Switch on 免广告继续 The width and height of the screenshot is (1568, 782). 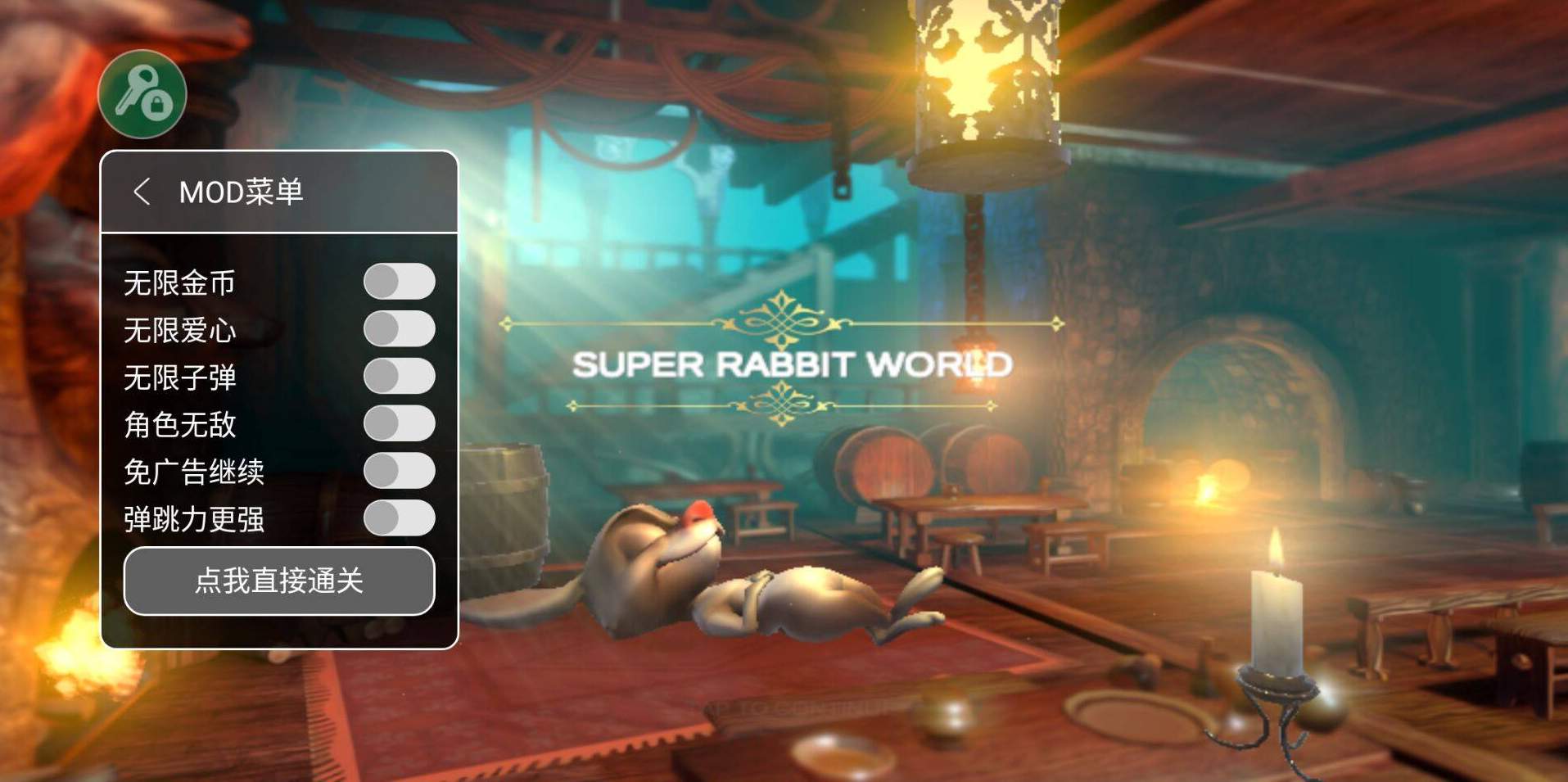[x=399, y=471]
